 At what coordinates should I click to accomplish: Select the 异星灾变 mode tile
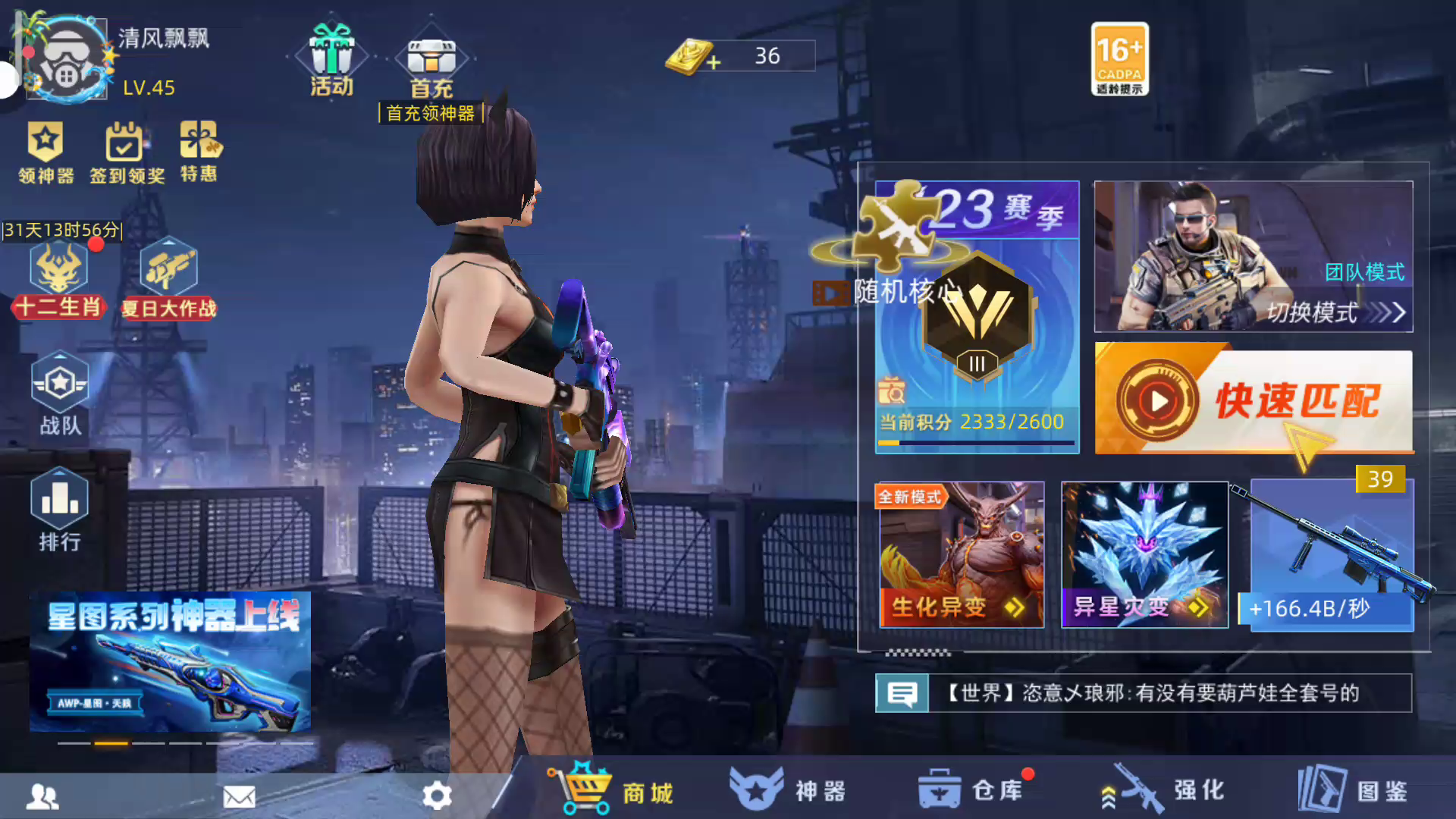pos(1144,555)
